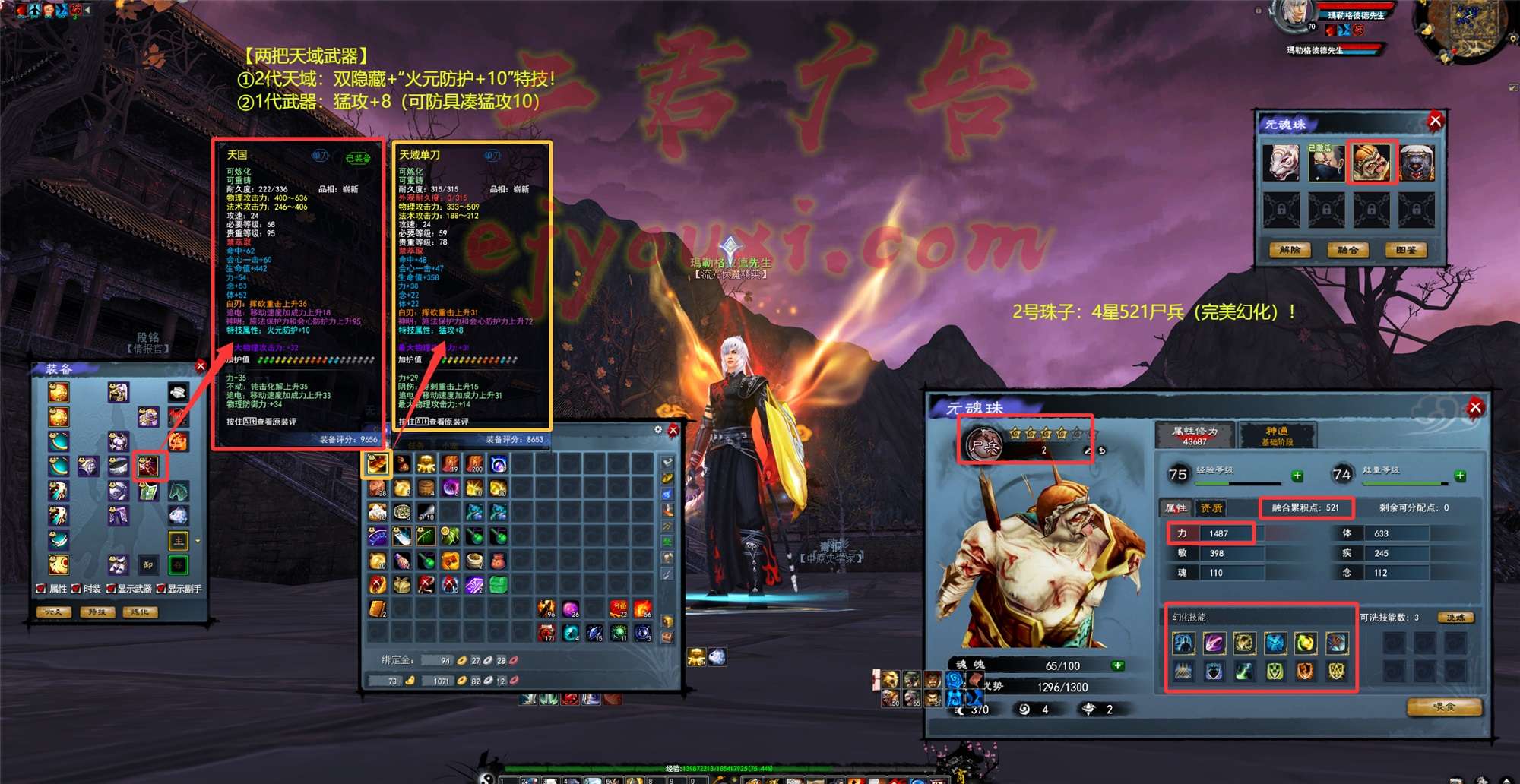
Task: Open the bag settings gear icon
Action: (658, 430)
